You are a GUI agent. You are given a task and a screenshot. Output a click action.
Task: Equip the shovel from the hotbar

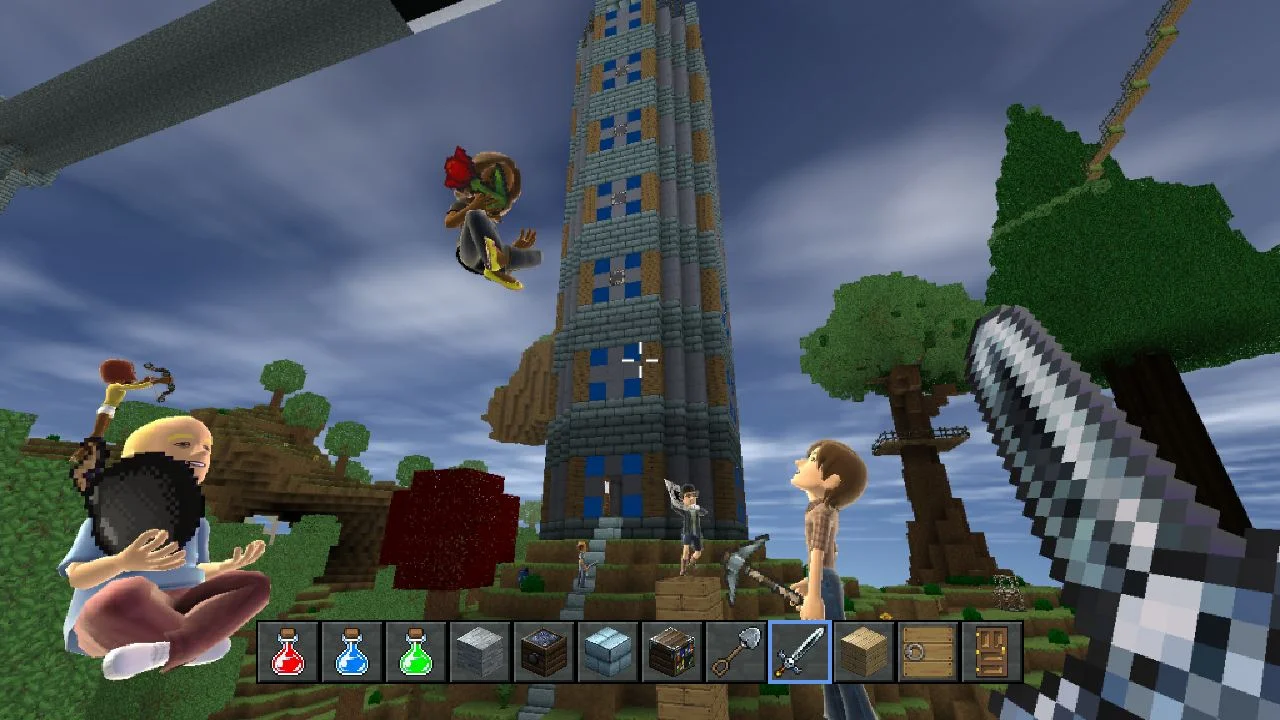(736, 652)
